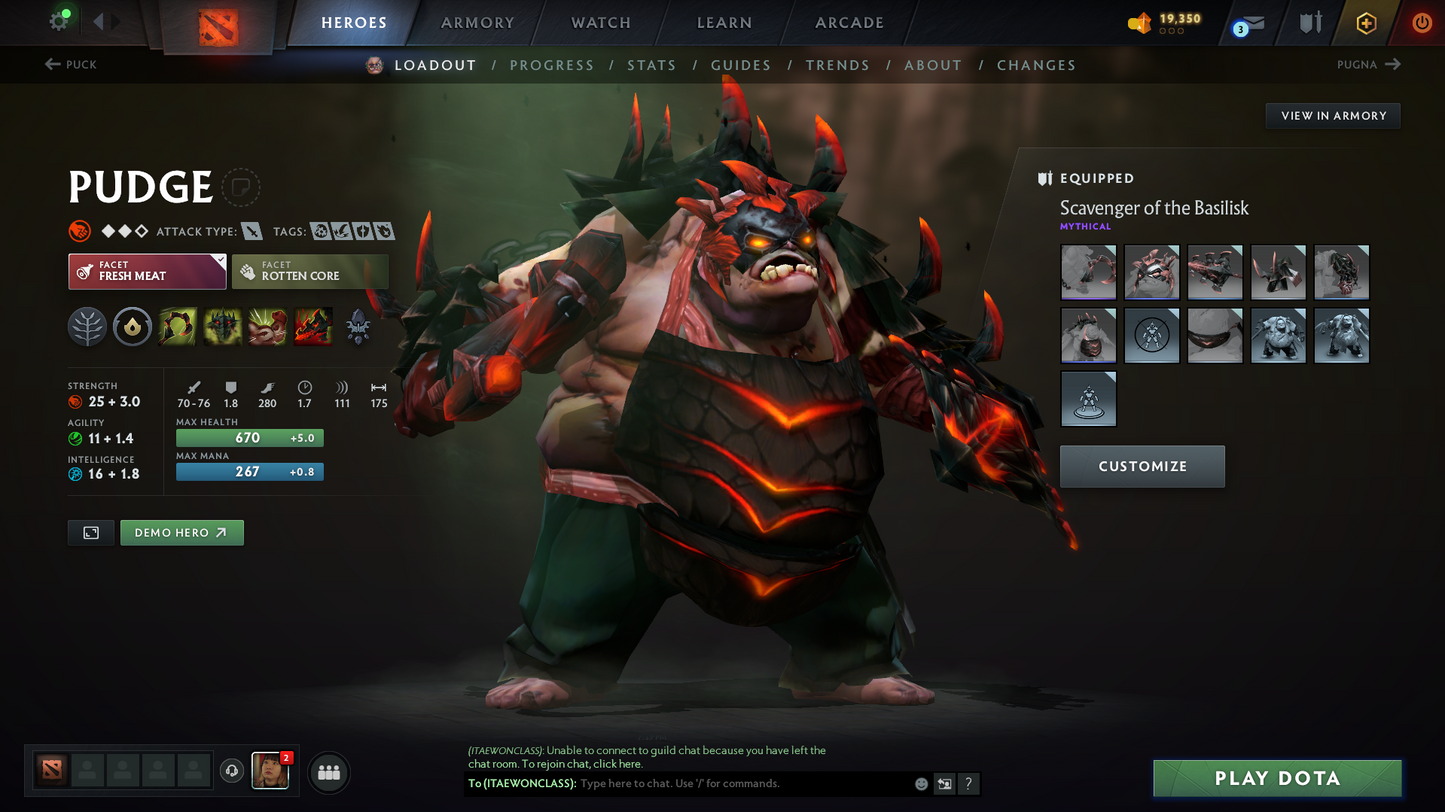1445x812 pixels.
Task: Open hero Guides section
Action: [x=740, y=65]
